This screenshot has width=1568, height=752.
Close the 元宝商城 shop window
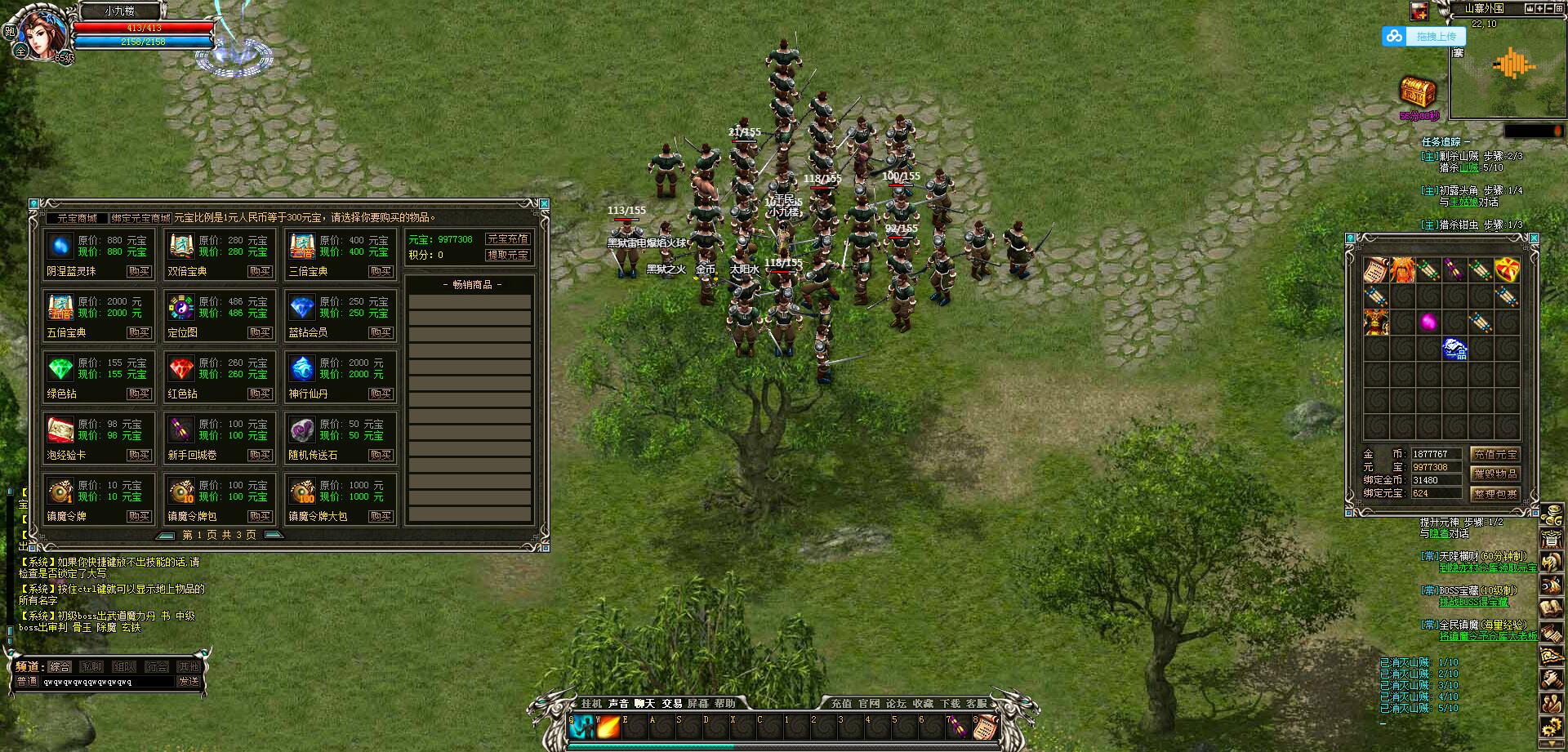tap(544, 203)
